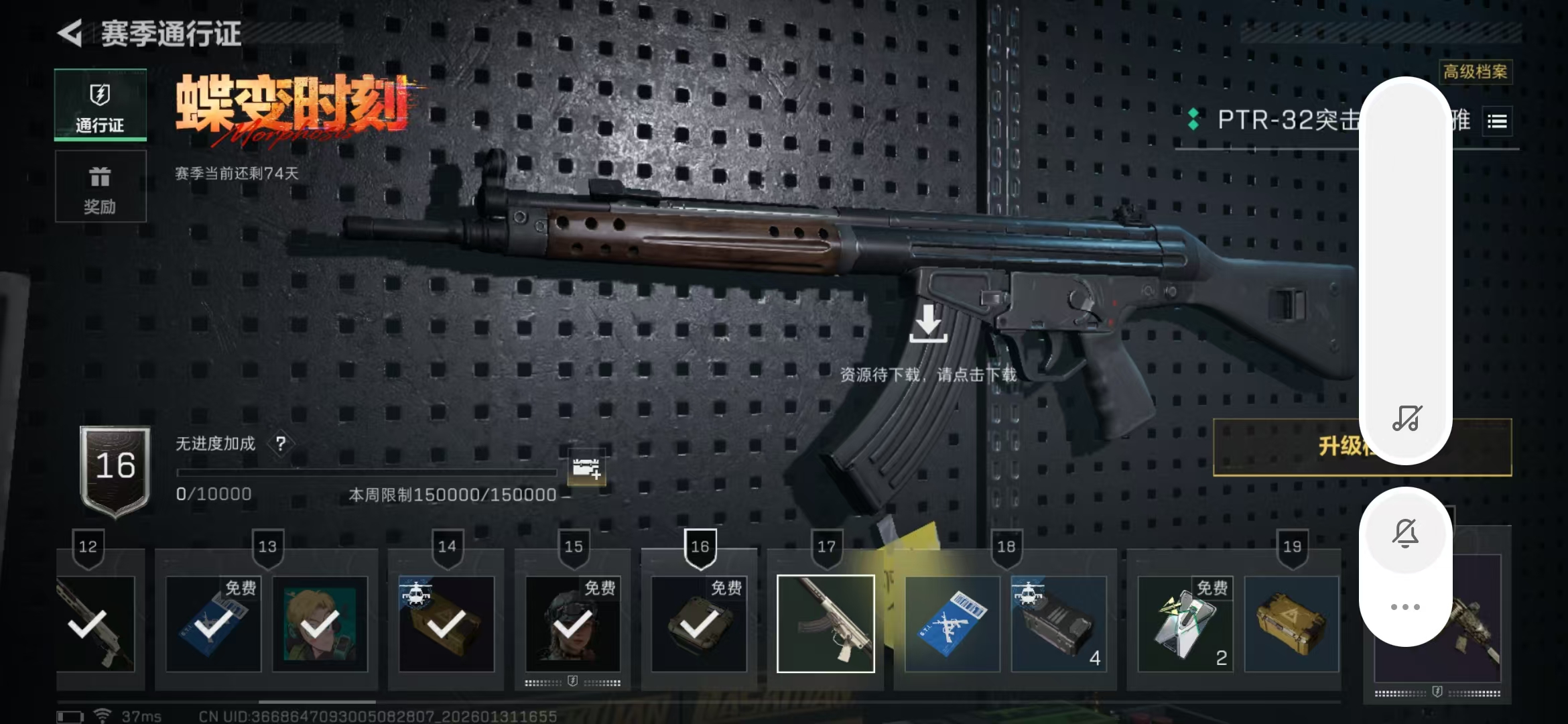The width and height of the screenshot is (1568, 724).
Task: Go back from the season pass screen
Action: click(x=70, y=34)
